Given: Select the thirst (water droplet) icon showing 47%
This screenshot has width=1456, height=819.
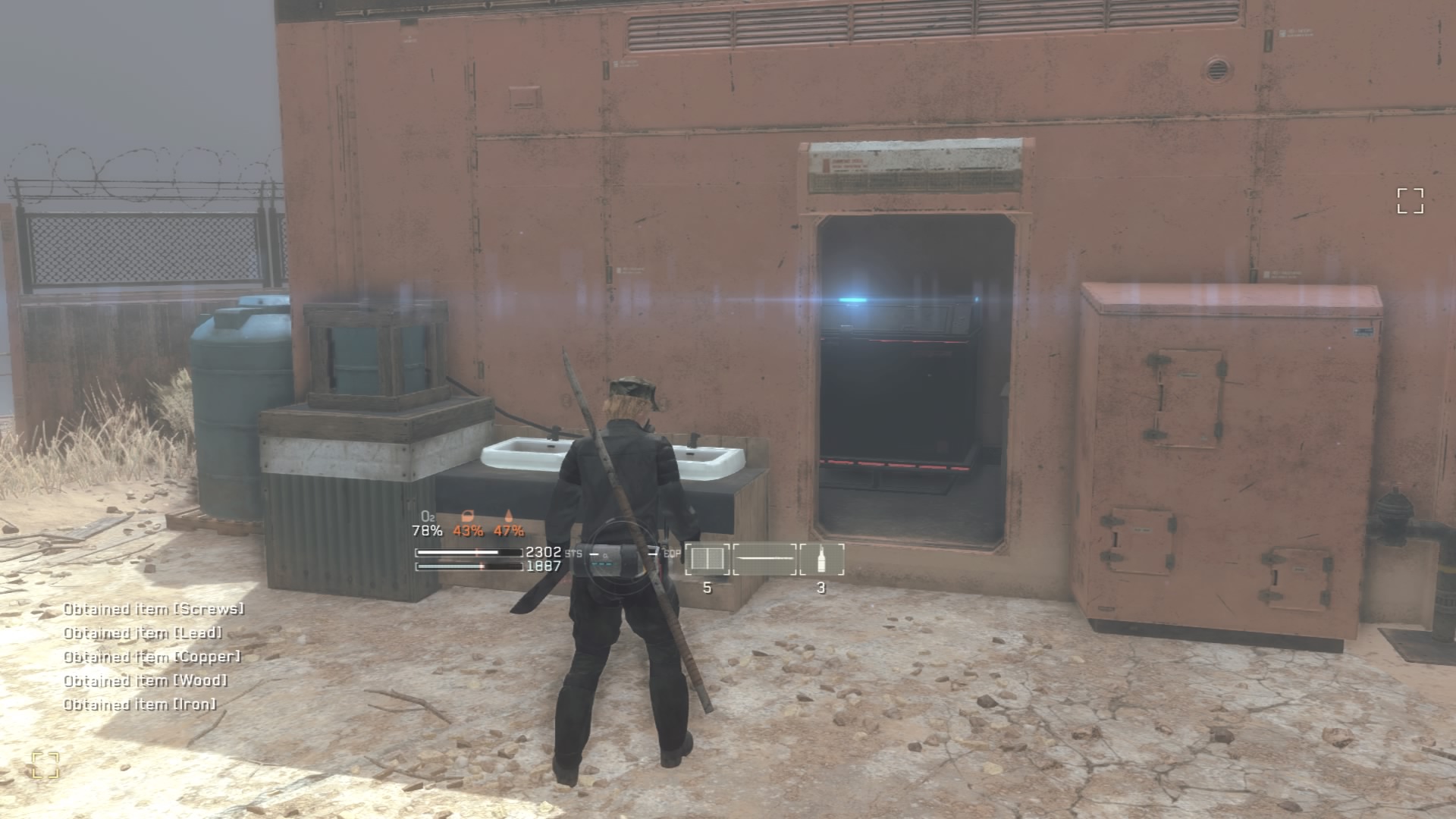Looking at the screenshot, I should (508, 518).
